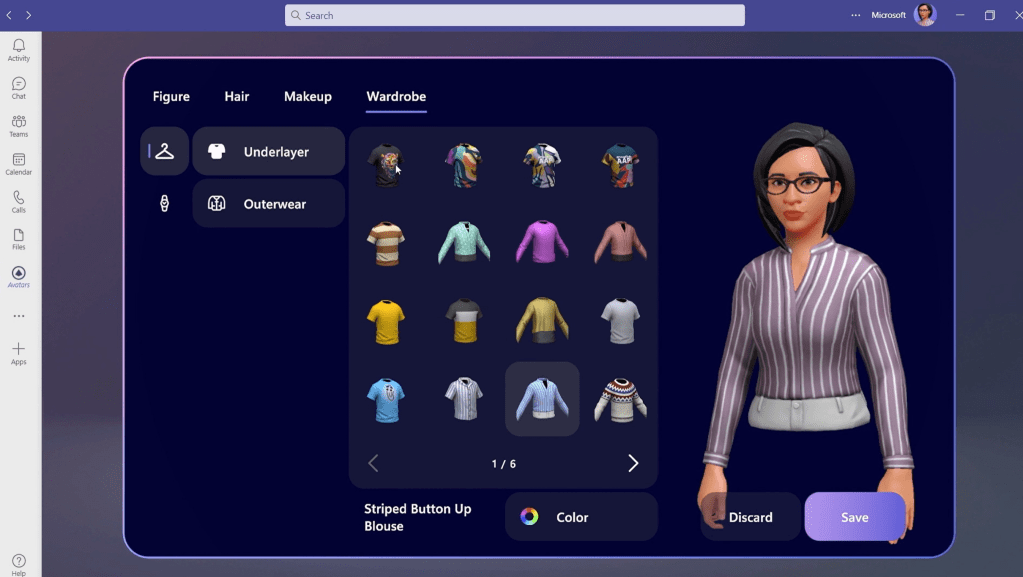The width and height of the screenshot is (1023, 577).
Task: Open the Hair tab
Action: coord(237,97)
